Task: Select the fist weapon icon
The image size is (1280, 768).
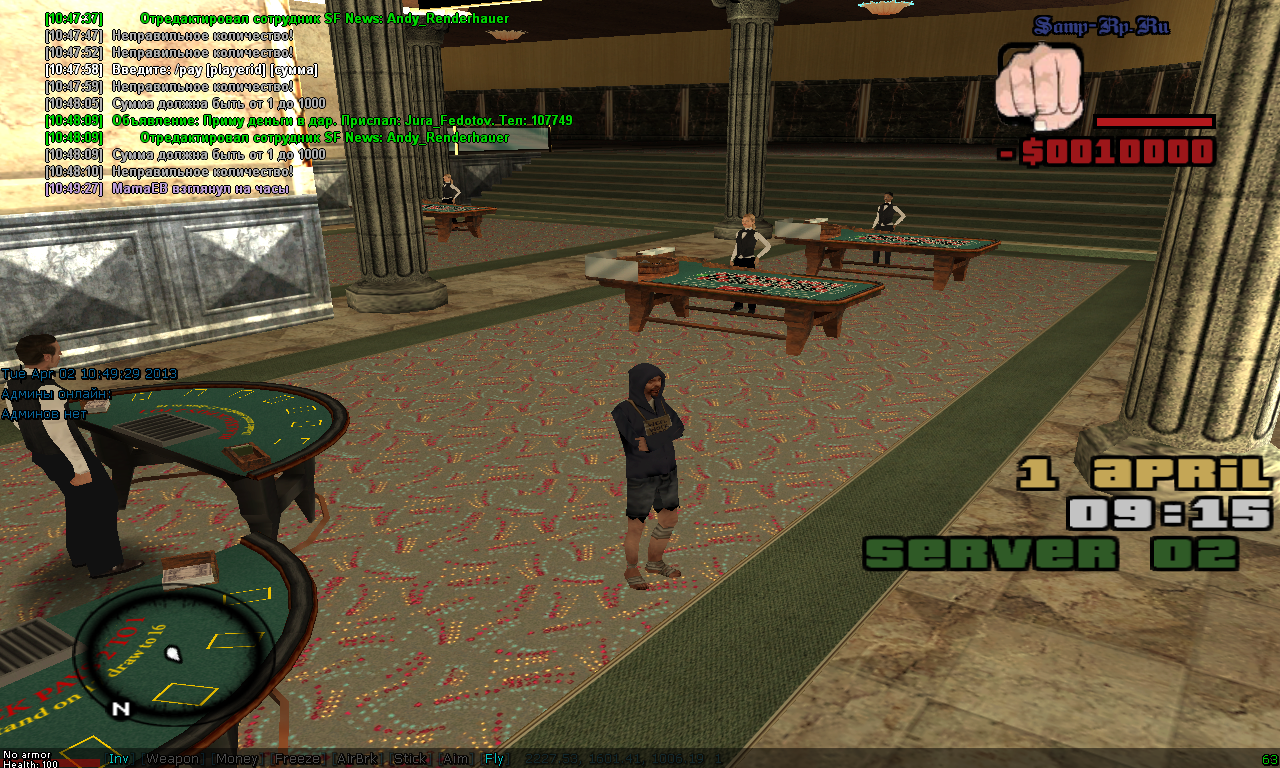Action: [x=1039, y=85]
